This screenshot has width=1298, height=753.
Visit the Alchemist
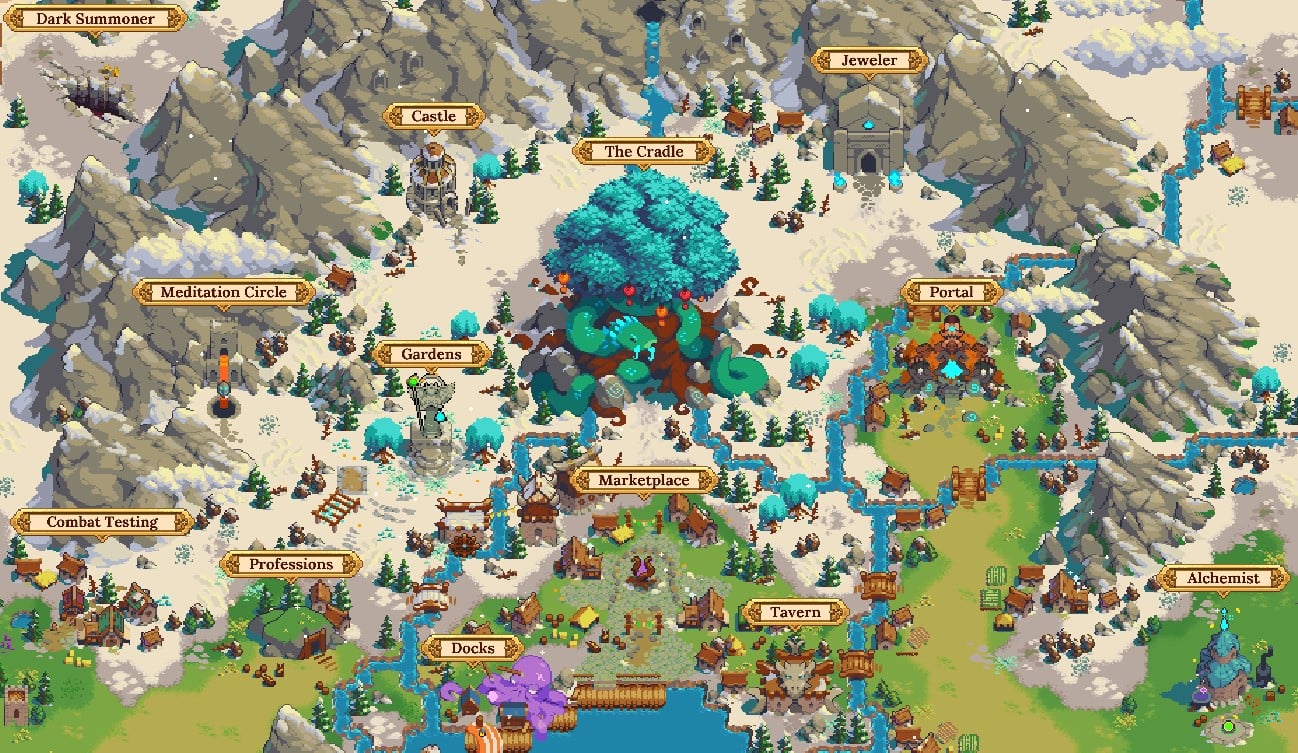click(1222, 578)
